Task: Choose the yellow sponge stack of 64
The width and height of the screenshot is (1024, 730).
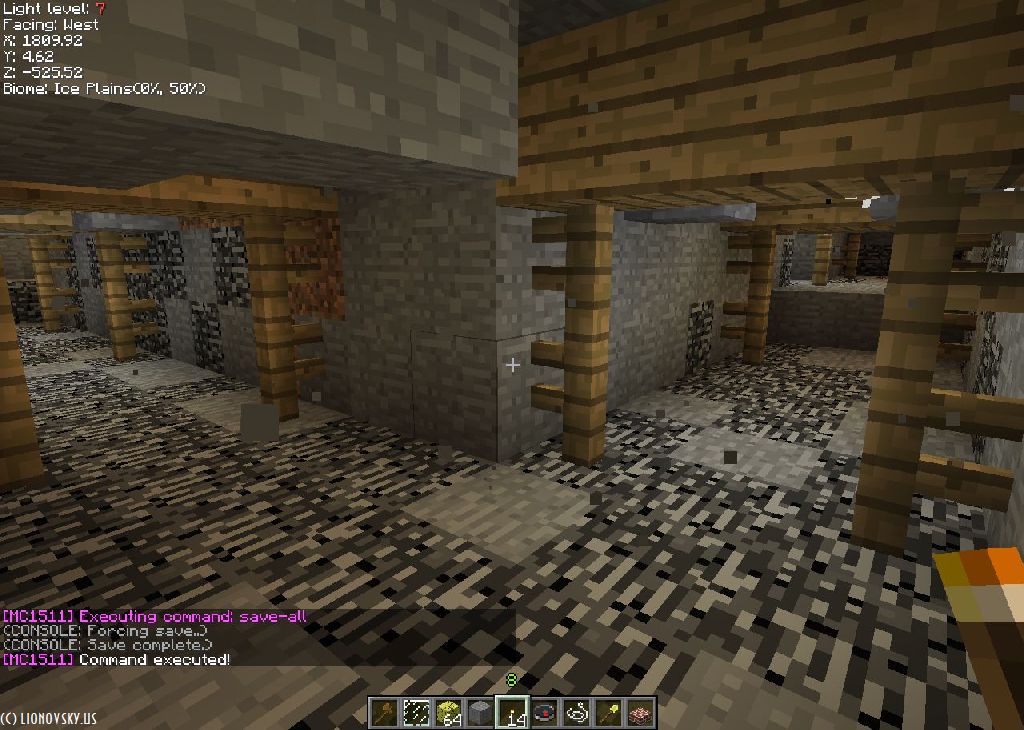Action: pyautogui.click(x=448, y=713)
